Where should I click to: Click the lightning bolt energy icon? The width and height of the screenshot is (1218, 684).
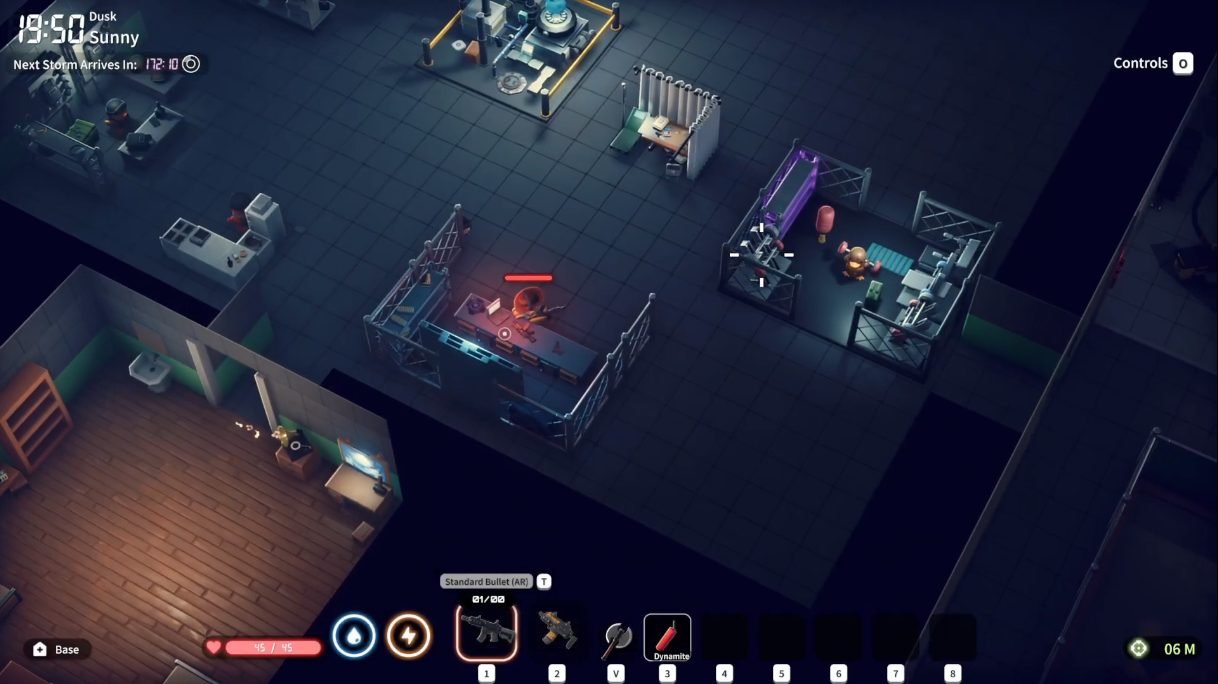[x=408, y=636]
